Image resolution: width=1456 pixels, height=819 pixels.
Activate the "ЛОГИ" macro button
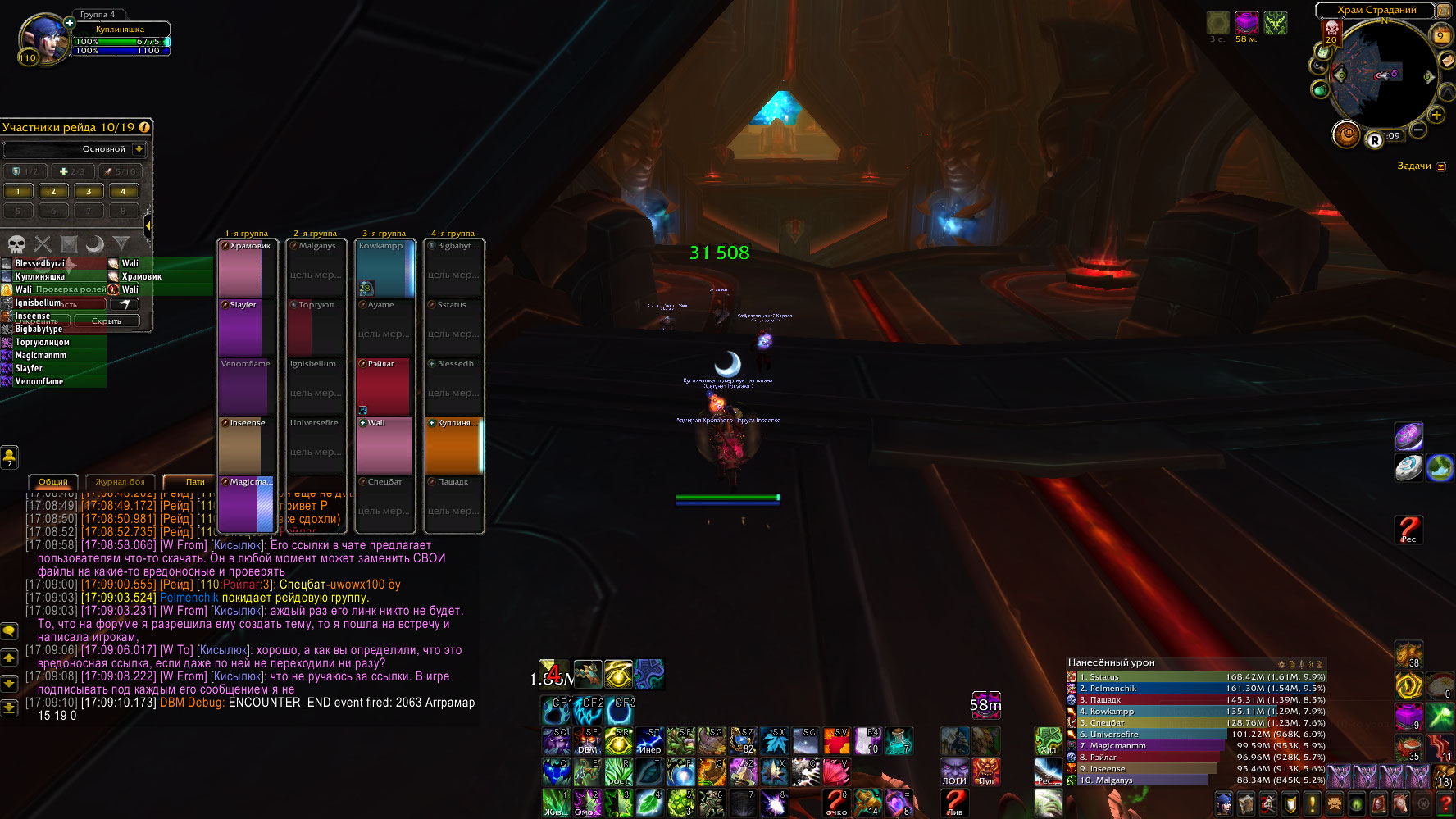[954, 772]
